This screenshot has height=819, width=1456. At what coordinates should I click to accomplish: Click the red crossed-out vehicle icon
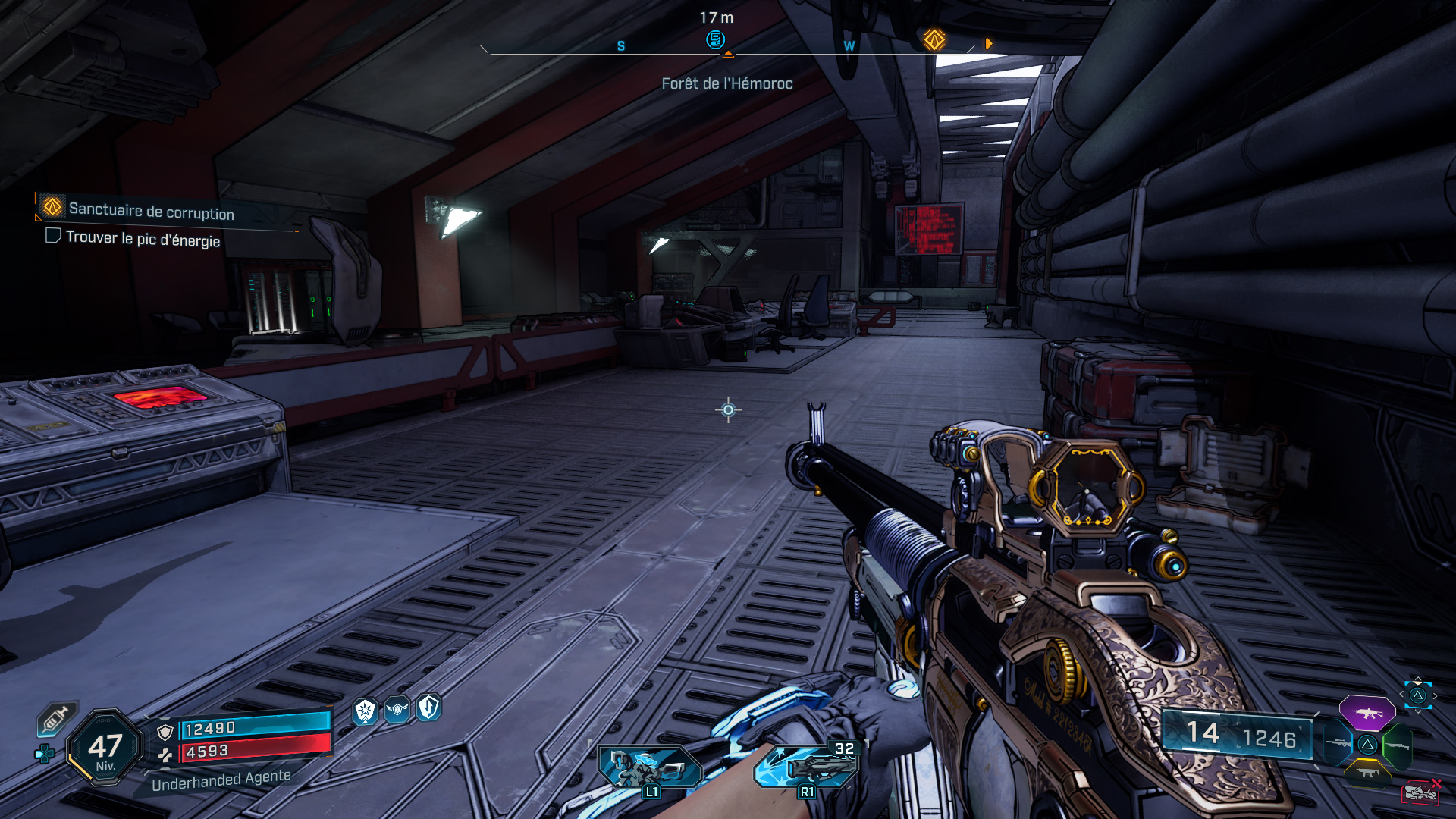1420,792
